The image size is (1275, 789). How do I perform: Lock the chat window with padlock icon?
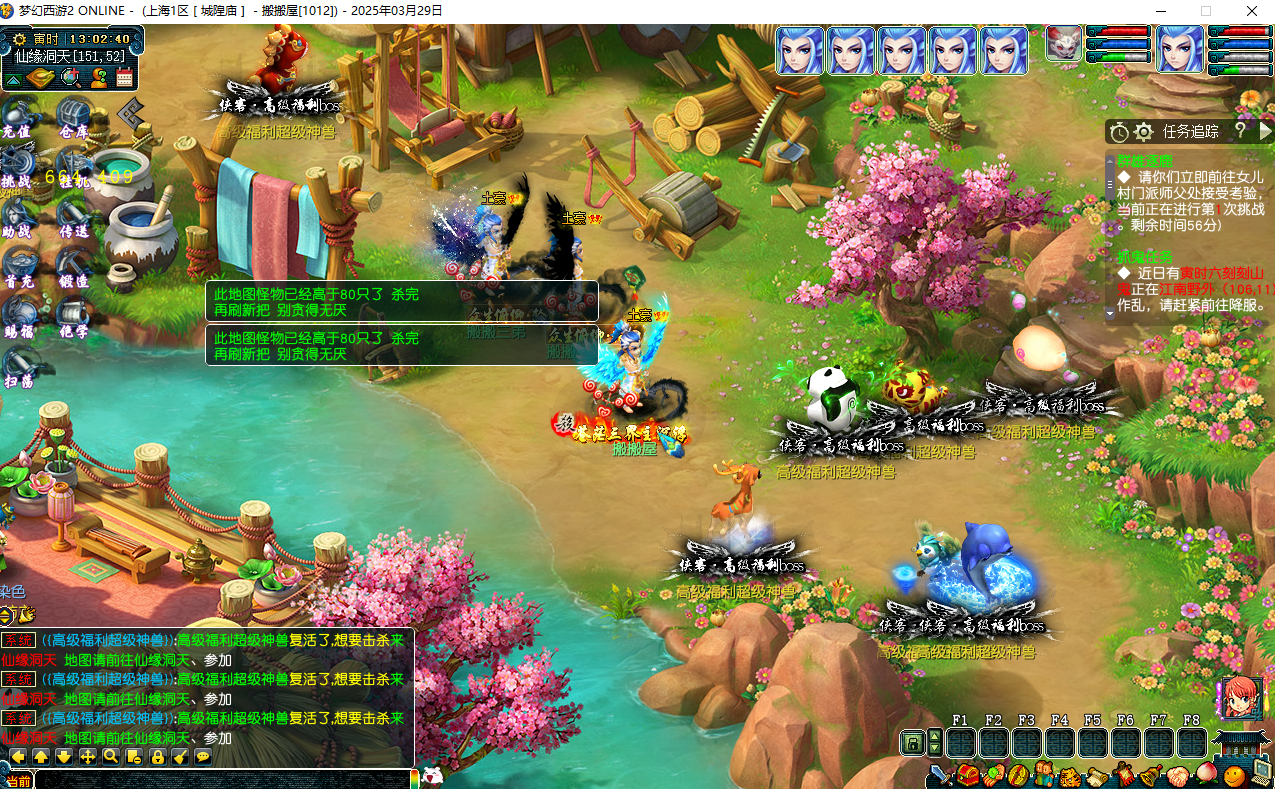pyautogui.click(x=157, y=757)
